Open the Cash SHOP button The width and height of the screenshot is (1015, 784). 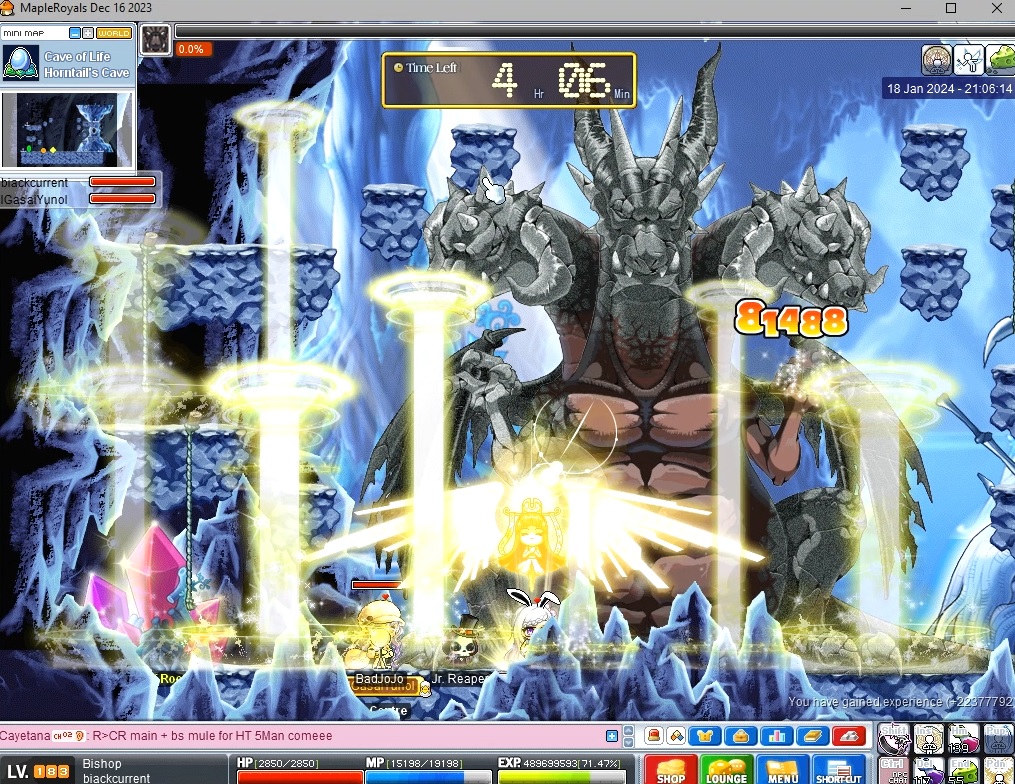point(671,770)
